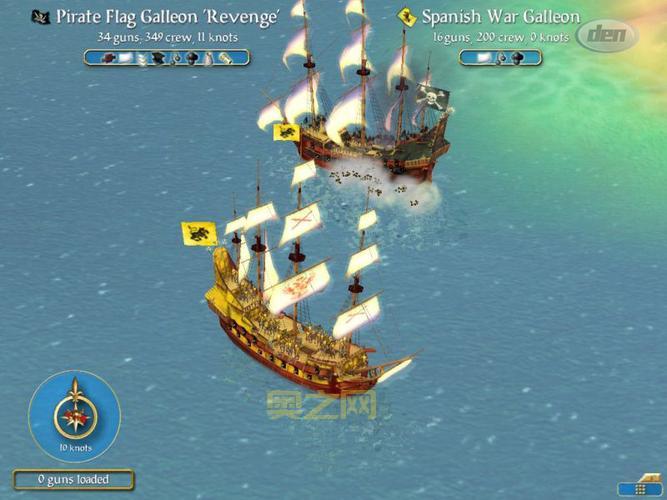Select the Spanish galleon's upgrade icon bar
The height and width of the screenshot is (500, 667).
[500, 57]
